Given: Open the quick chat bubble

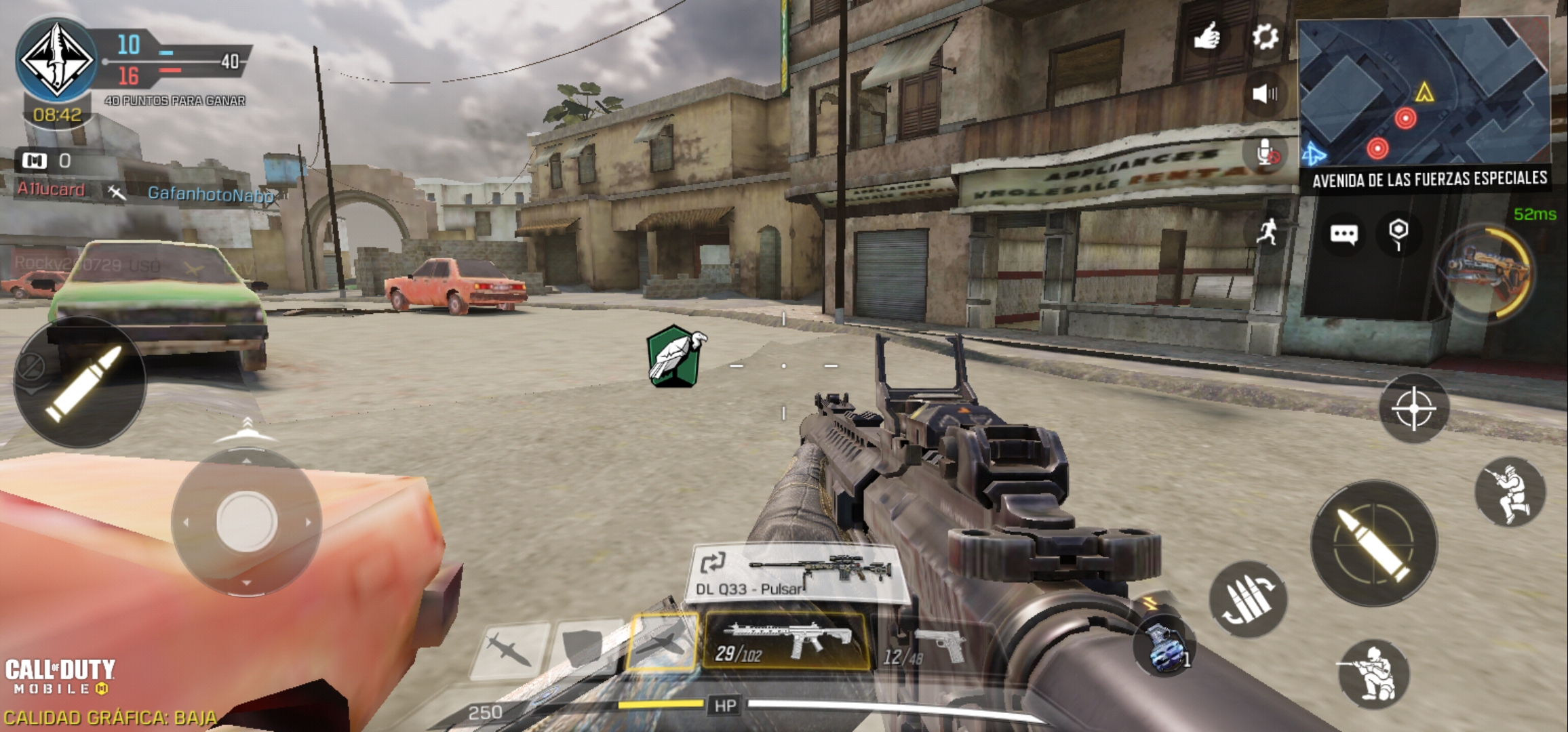Looking at the screenshot, I should click(1344, 235).
